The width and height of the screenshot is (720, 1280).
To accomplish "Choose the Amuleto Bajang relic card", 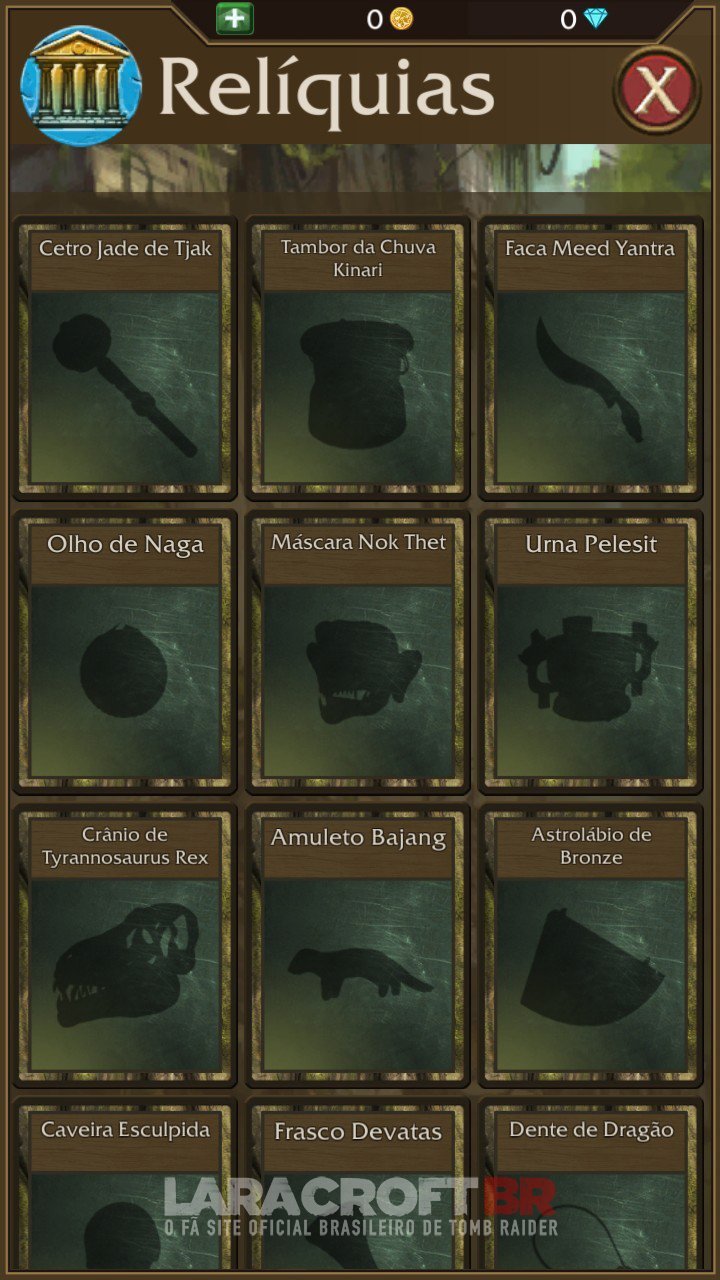I will click(x=358, y=945).
